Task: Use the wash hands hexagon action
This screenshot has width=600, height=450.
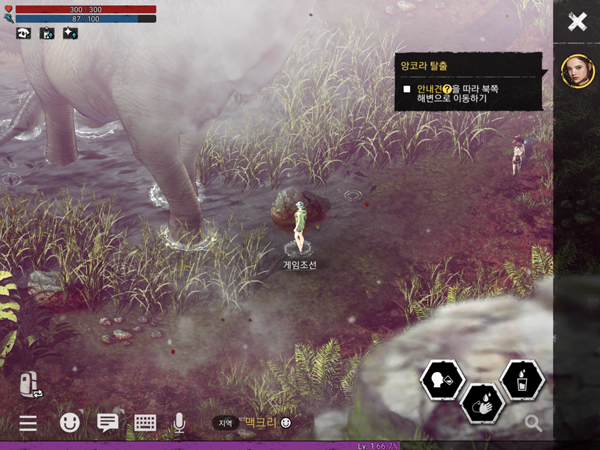Action: (x=481, y=403)
